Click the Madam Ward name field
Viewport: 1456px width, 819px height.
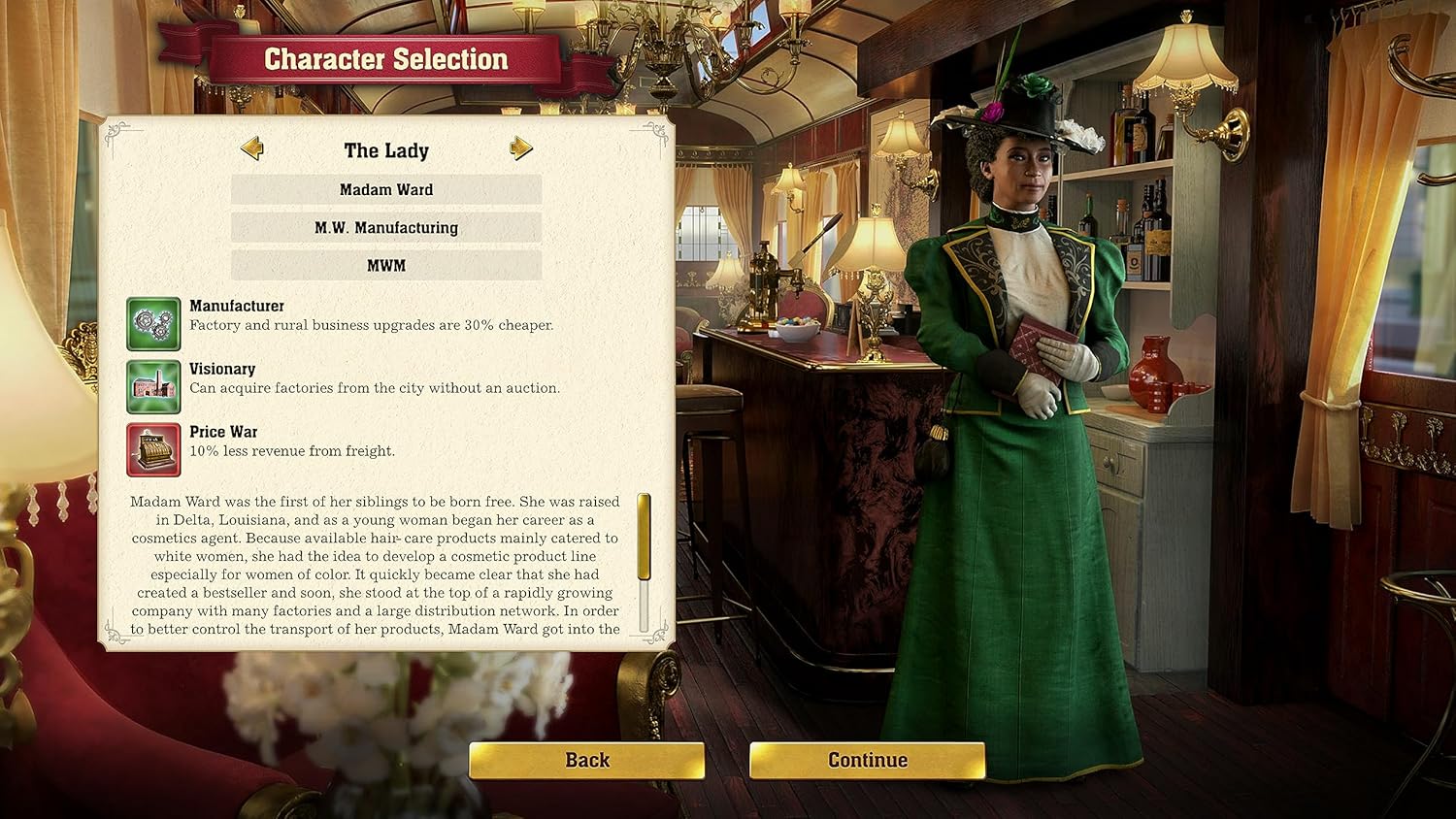point(385,189)
